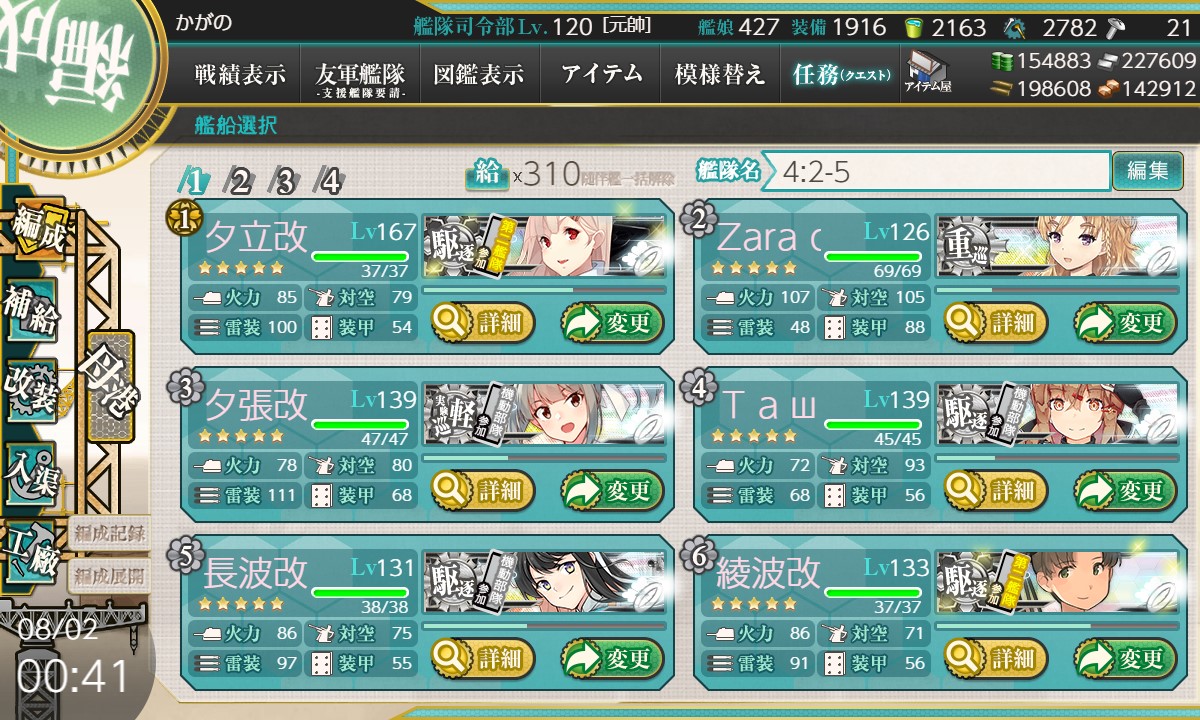Open the アイテム menu
This screenshot has height=720, width=1200.
click(601, 75)
